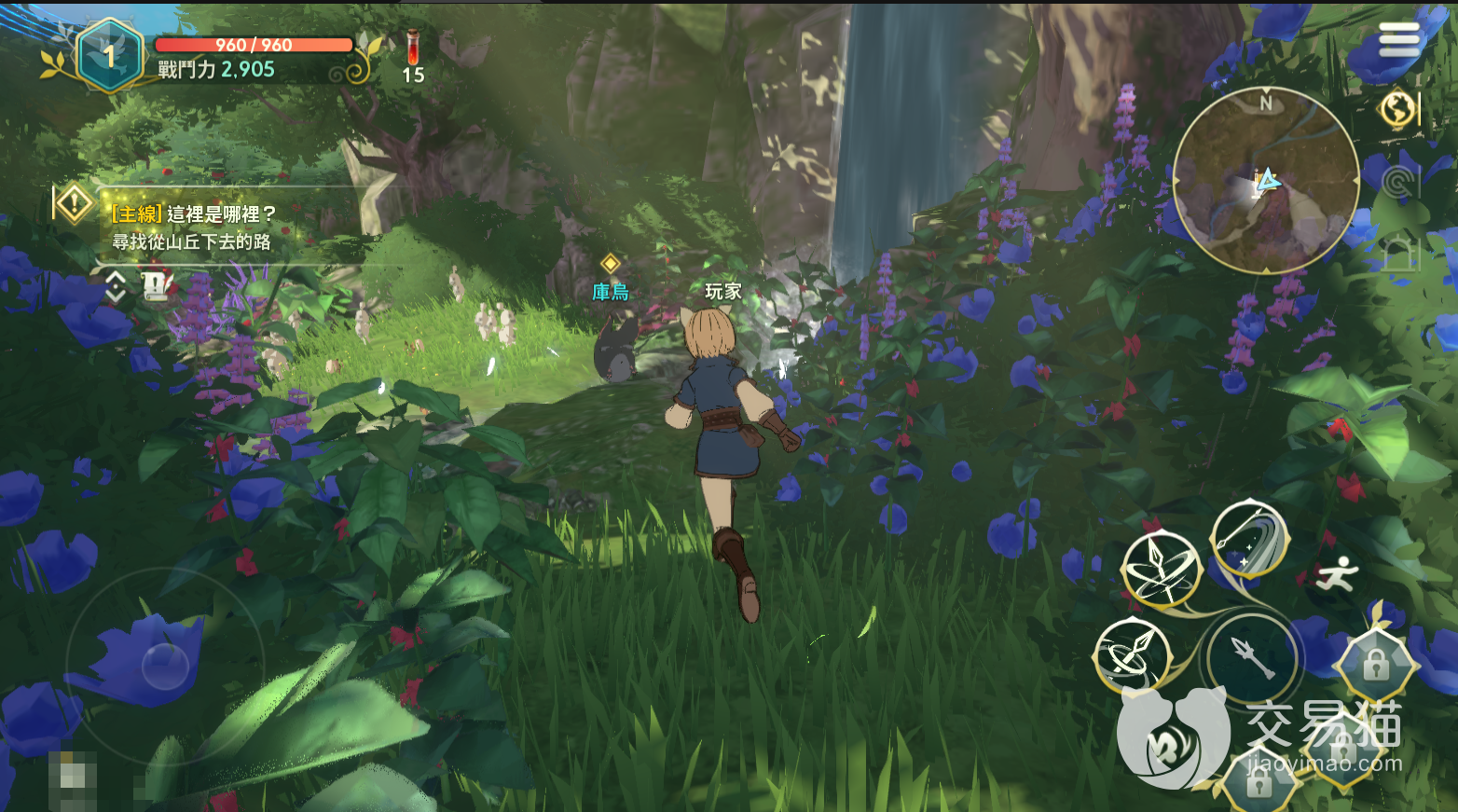This screenshot has width=1458, height=812.
Task: Toggle the quest list expand arrows
Action: click(x=115, y=286)
